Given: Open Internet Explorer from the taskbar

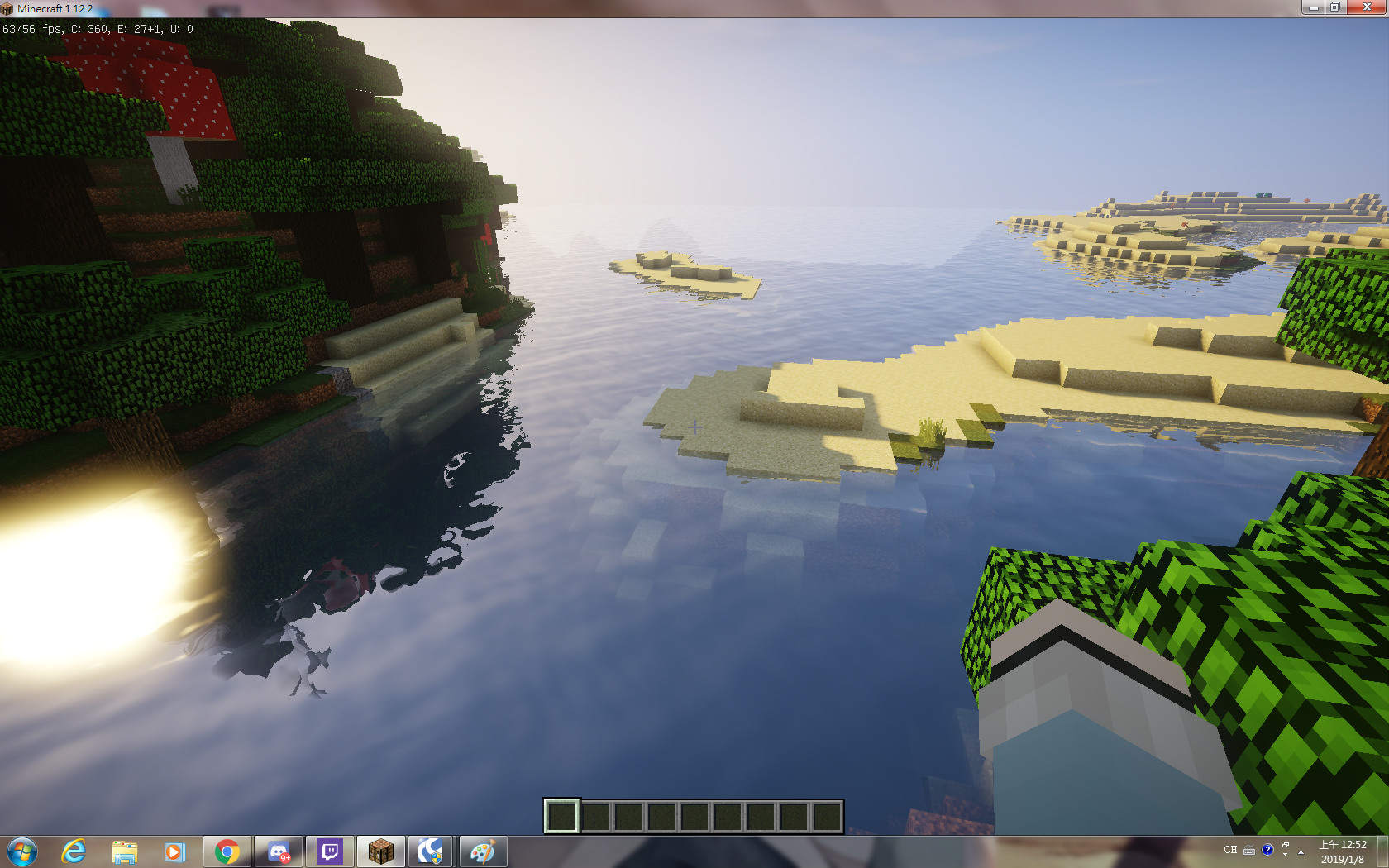Looking at the screenshot, I should click(74, 850).
